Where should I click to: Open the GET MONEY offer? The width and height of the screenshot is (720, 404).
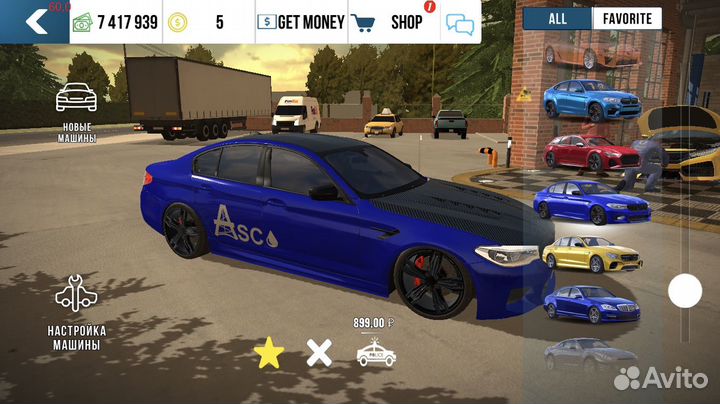click(x=301, y=21)
